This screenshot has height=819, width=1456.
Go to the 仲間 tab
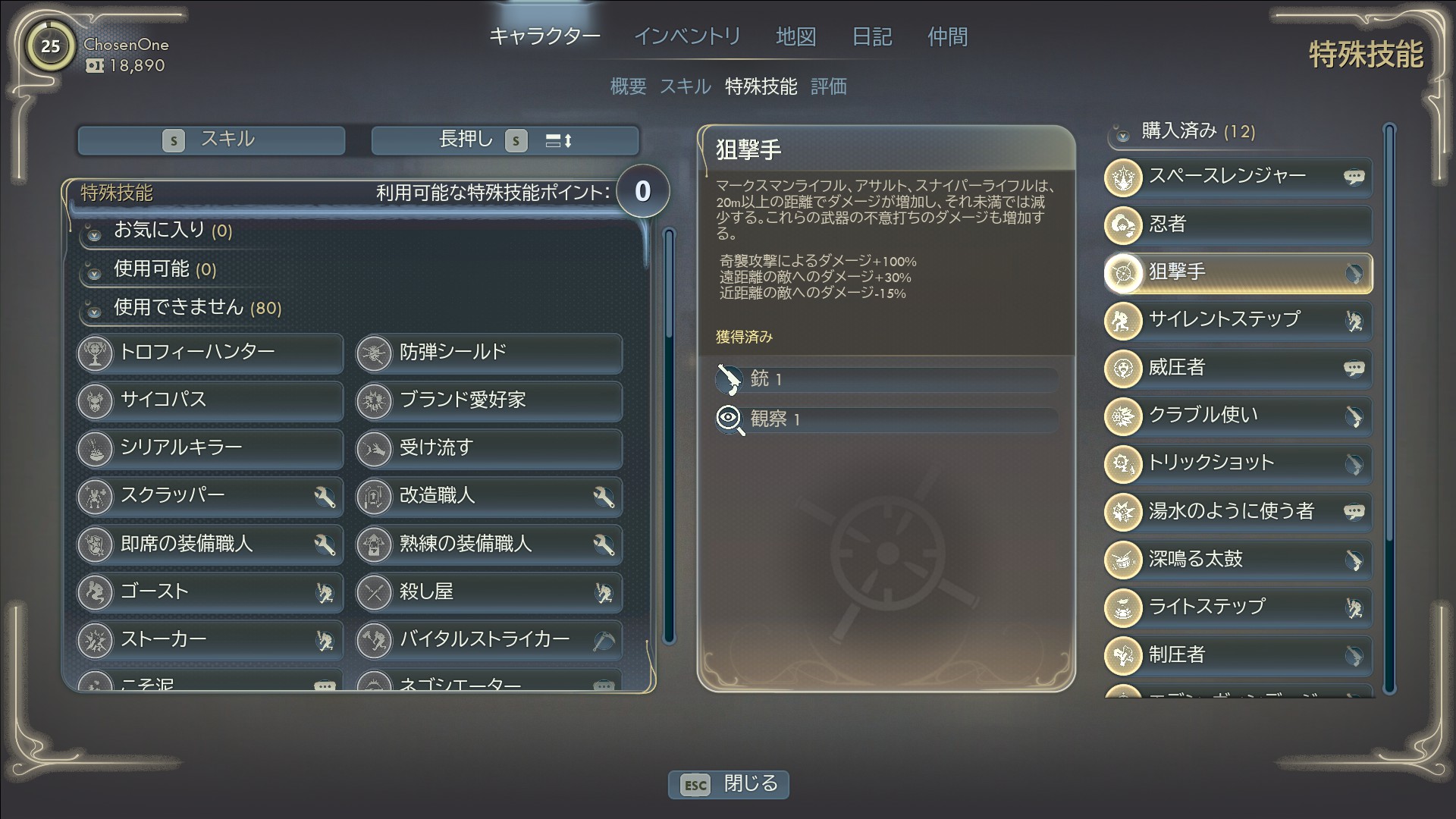pyautogui.click(x=947, y=36)
